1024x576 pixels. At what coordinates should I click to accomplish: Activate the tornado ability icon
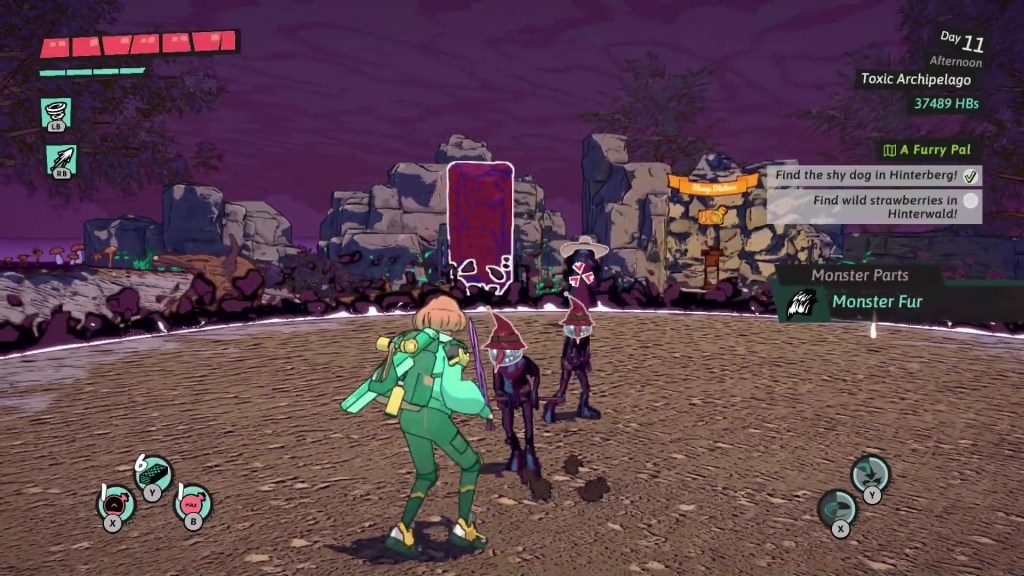coord(56,112)
